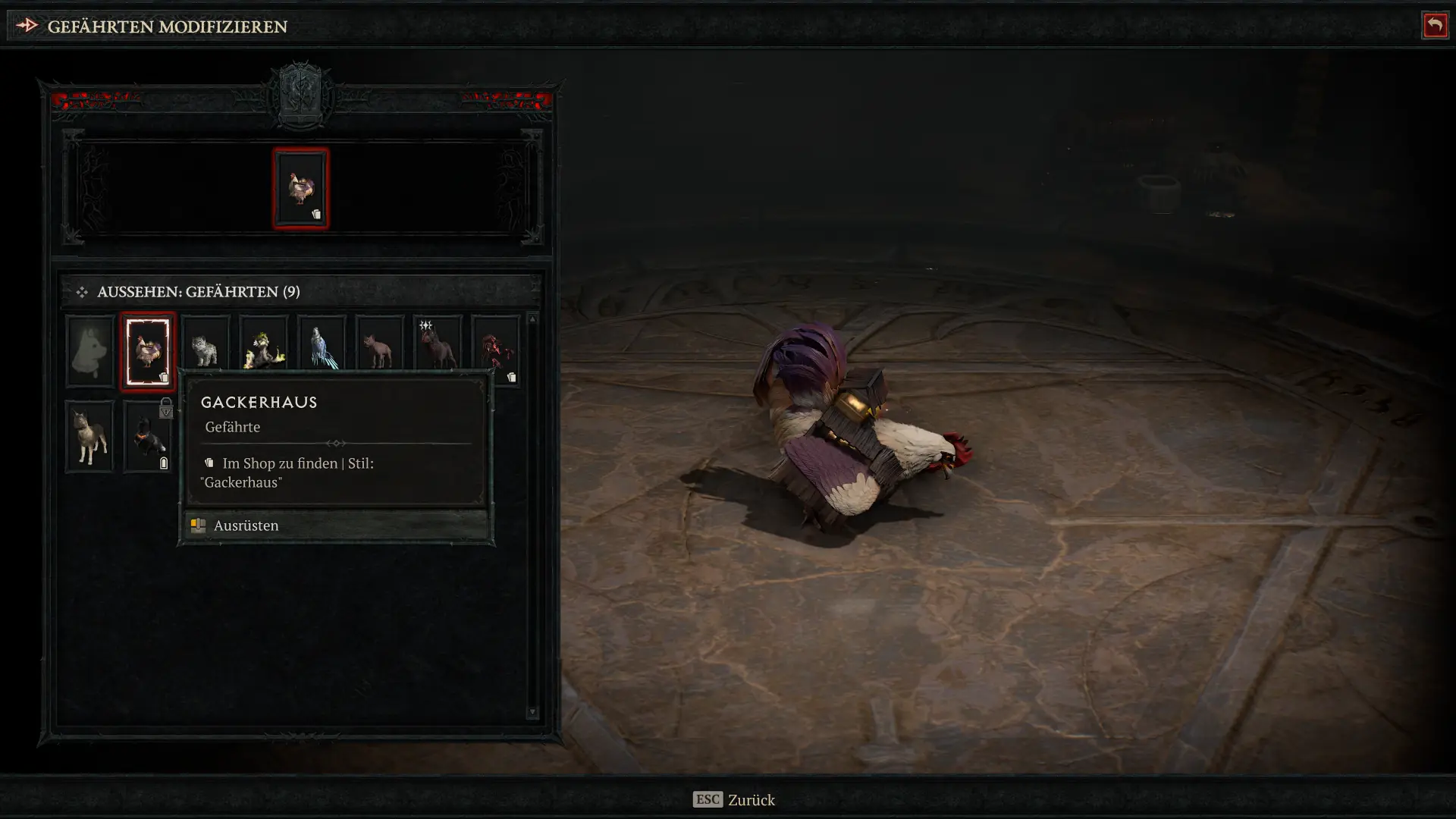The width and height of the screenshot is (1456, 819).
Task: Click the scroll-up arrow right of the companion grid
Action: pyautogui.click(x=533, y=318)
